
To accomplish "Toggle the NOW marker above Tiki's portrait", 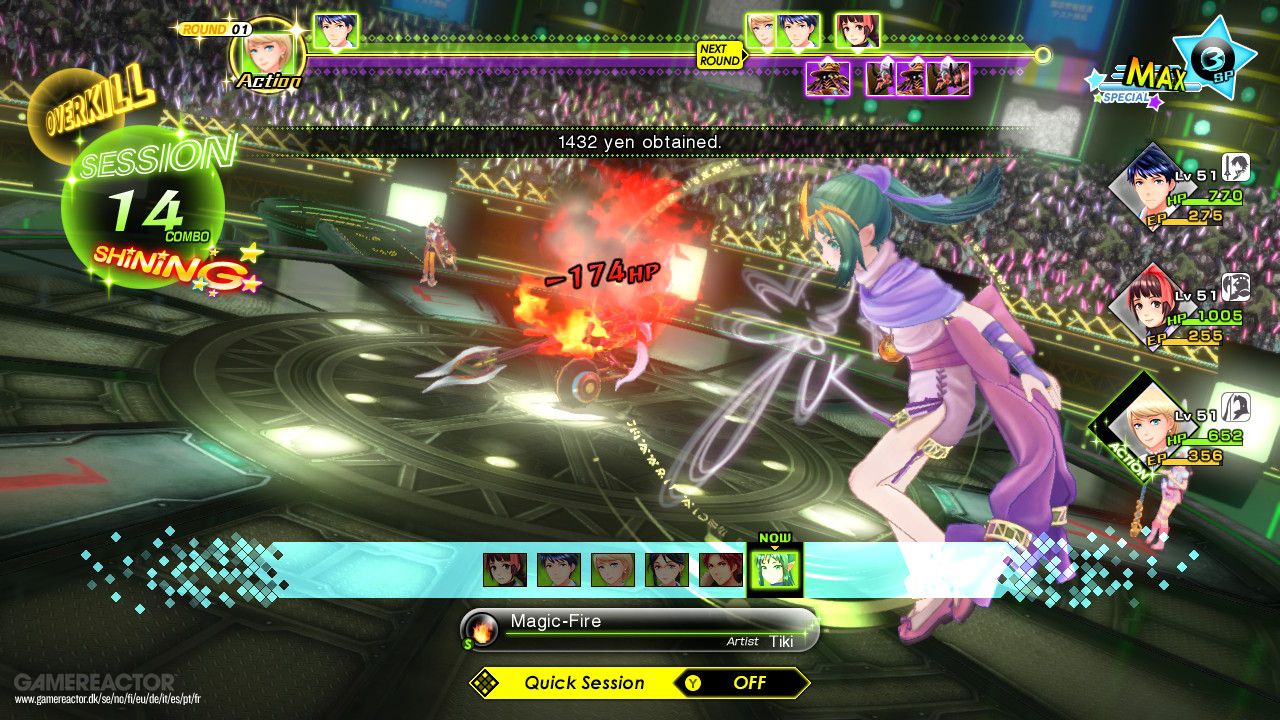I will 777,537.
